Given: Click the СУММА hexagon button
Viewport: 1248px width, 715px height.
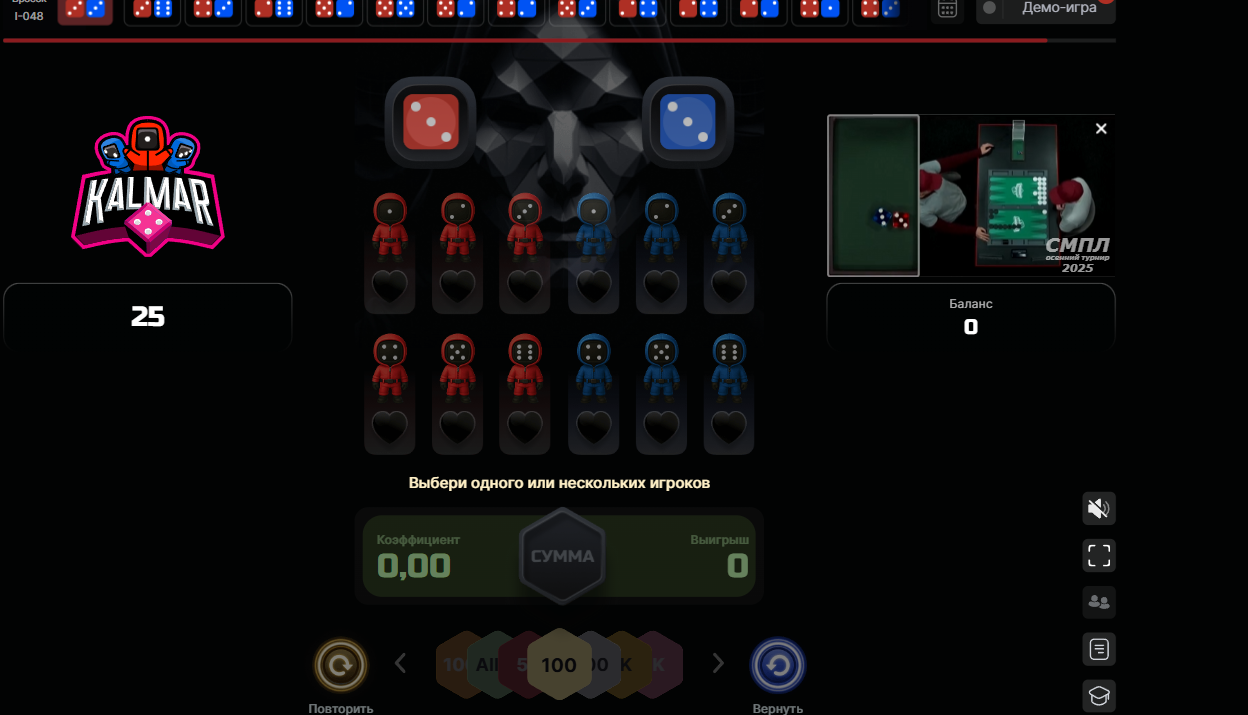Looking at the screenshot, I should point(562,556).
